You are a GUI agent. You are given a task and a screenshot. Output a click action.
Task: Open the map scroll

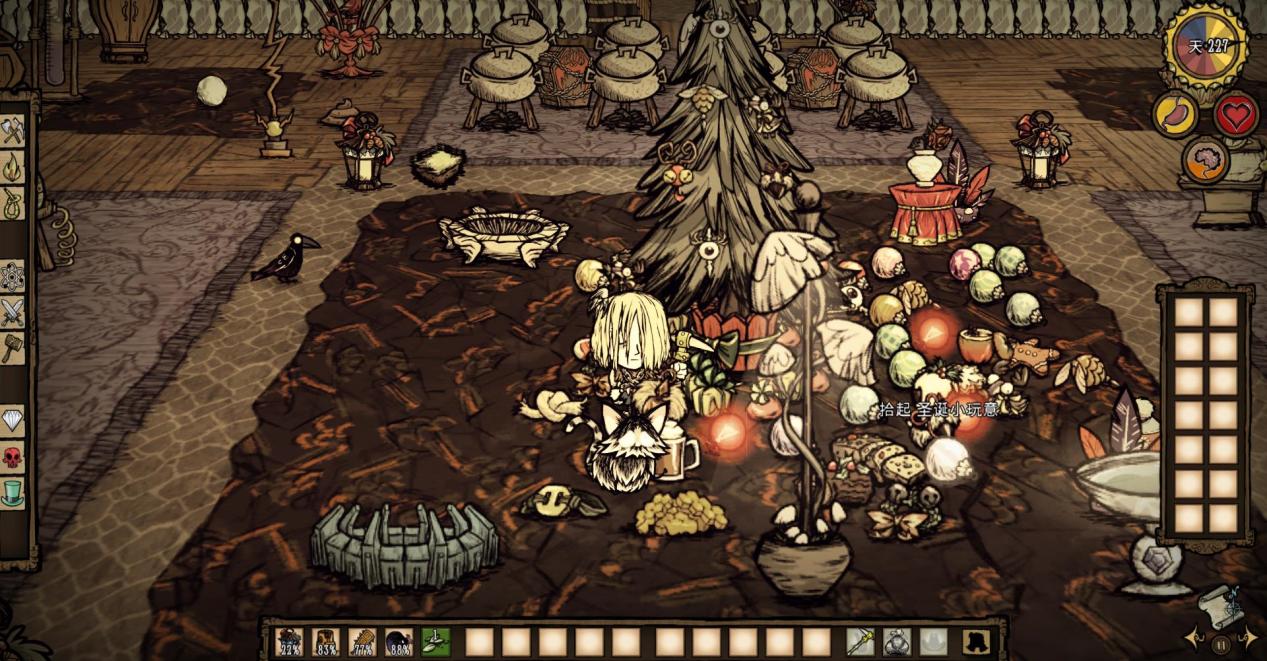point(1219,602)
